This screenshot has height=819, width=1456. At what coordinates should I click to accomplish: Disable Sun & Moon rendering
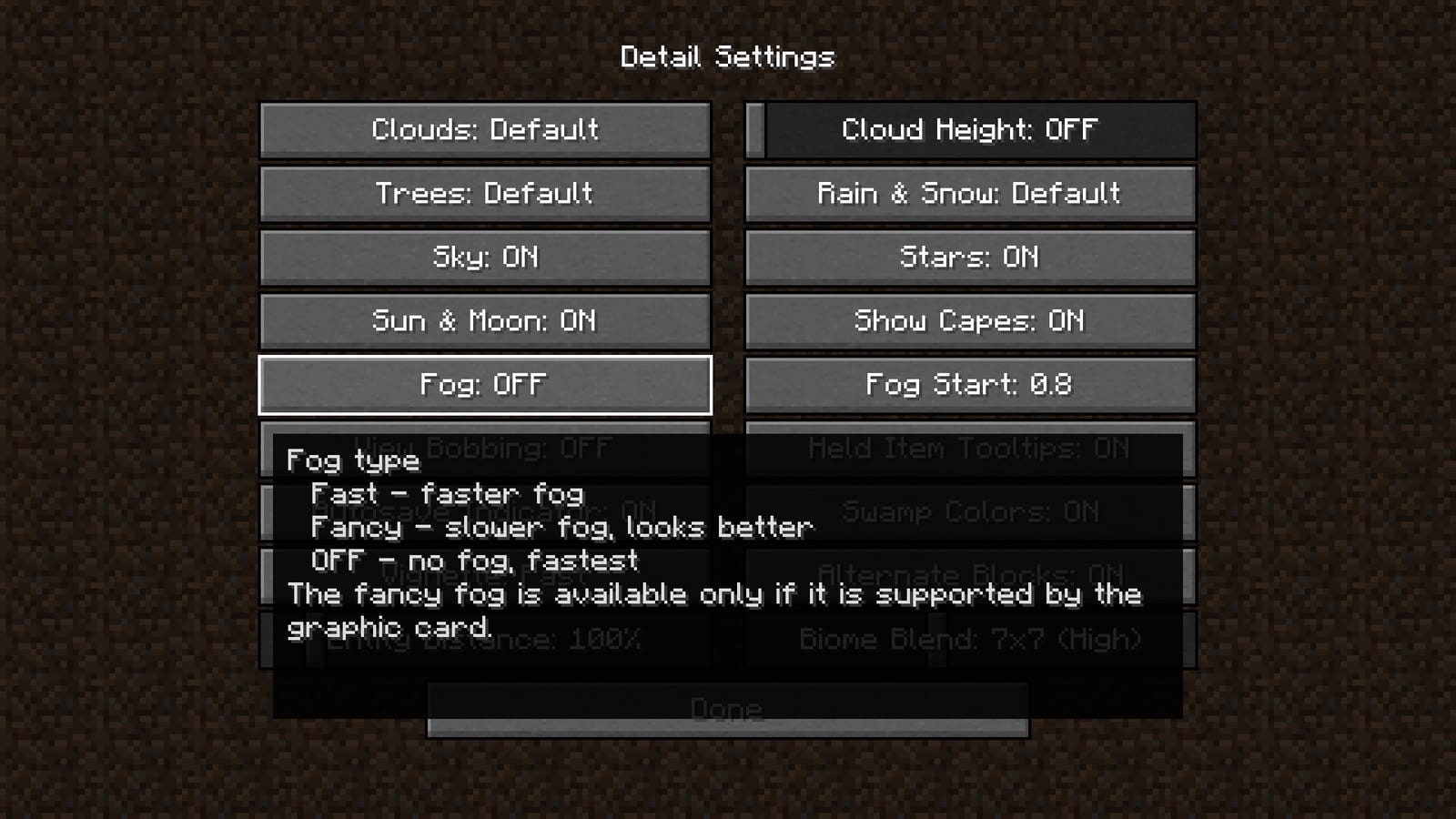(484, 320)
